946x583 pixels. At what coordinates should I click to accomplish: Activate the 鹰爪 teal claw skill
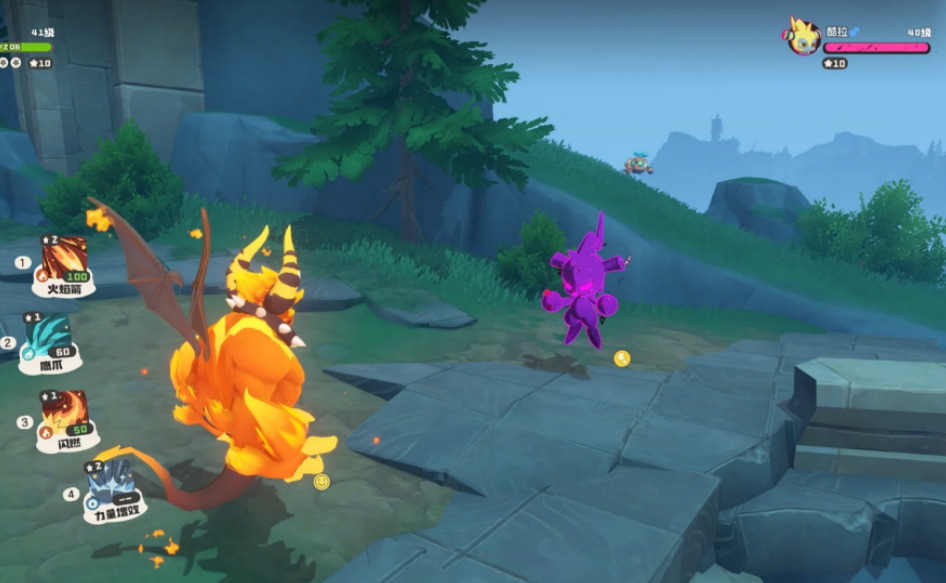pos(48,336)
